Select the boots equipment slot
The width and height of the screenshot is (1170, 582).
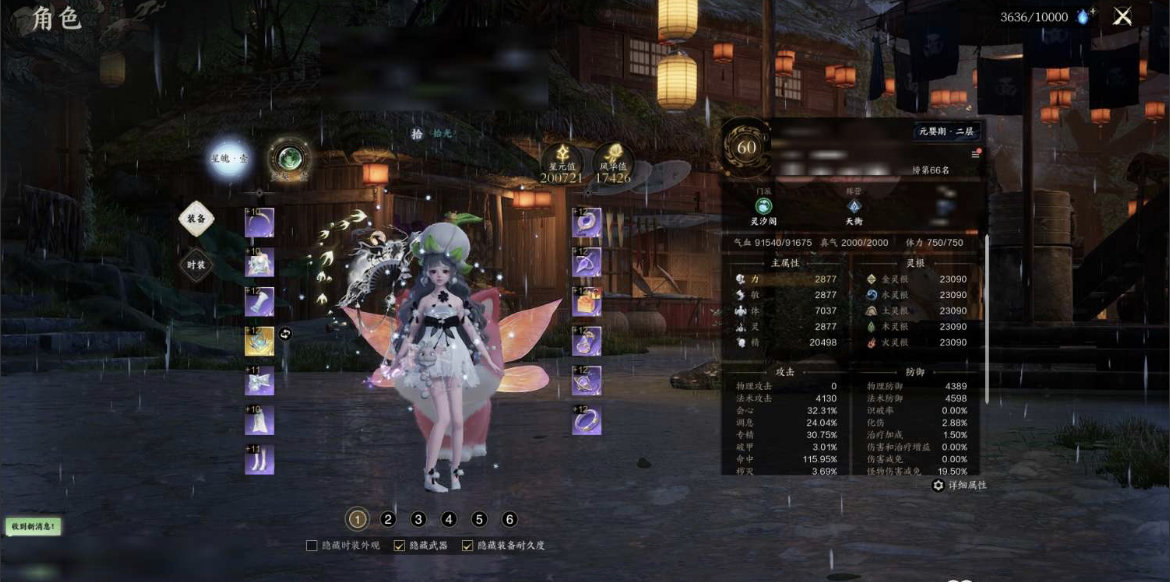click(x=259, y=459)
